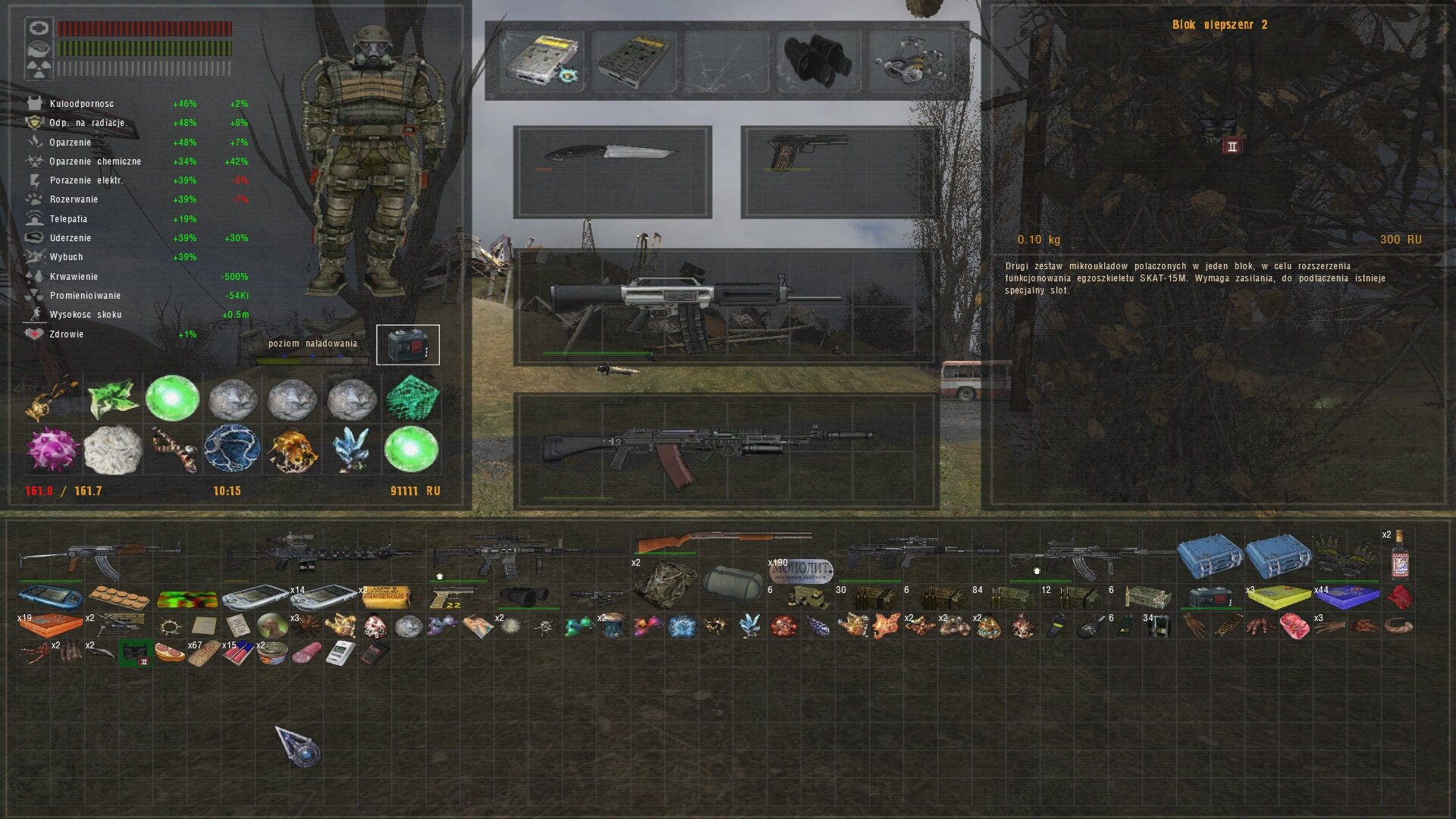The image size is (1456, 819).
Task: Choose the yellow medkit box
Action: (1278, 598)
